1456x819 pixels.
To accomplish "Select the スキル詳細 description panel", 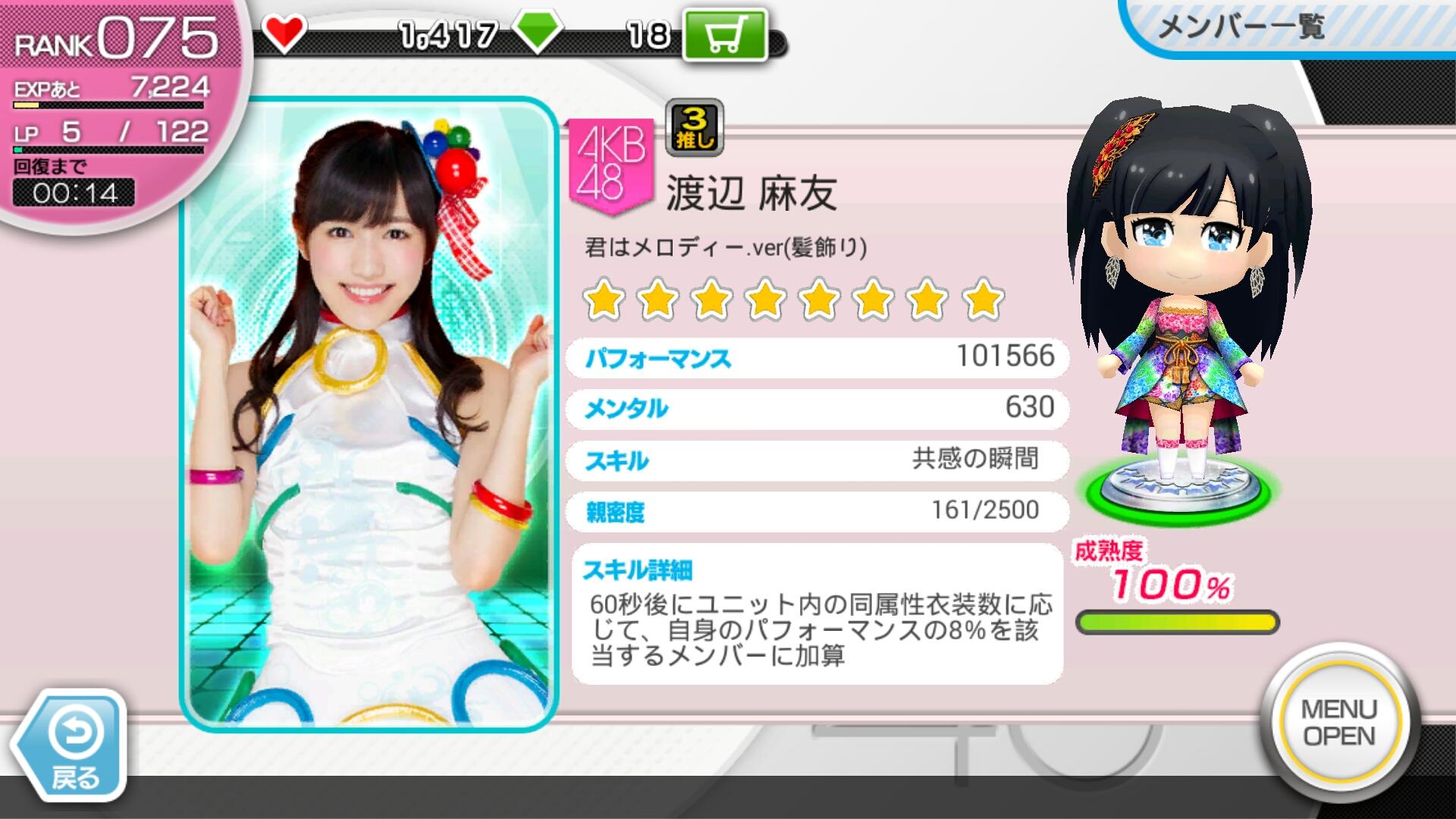I will tap(817, 613).
